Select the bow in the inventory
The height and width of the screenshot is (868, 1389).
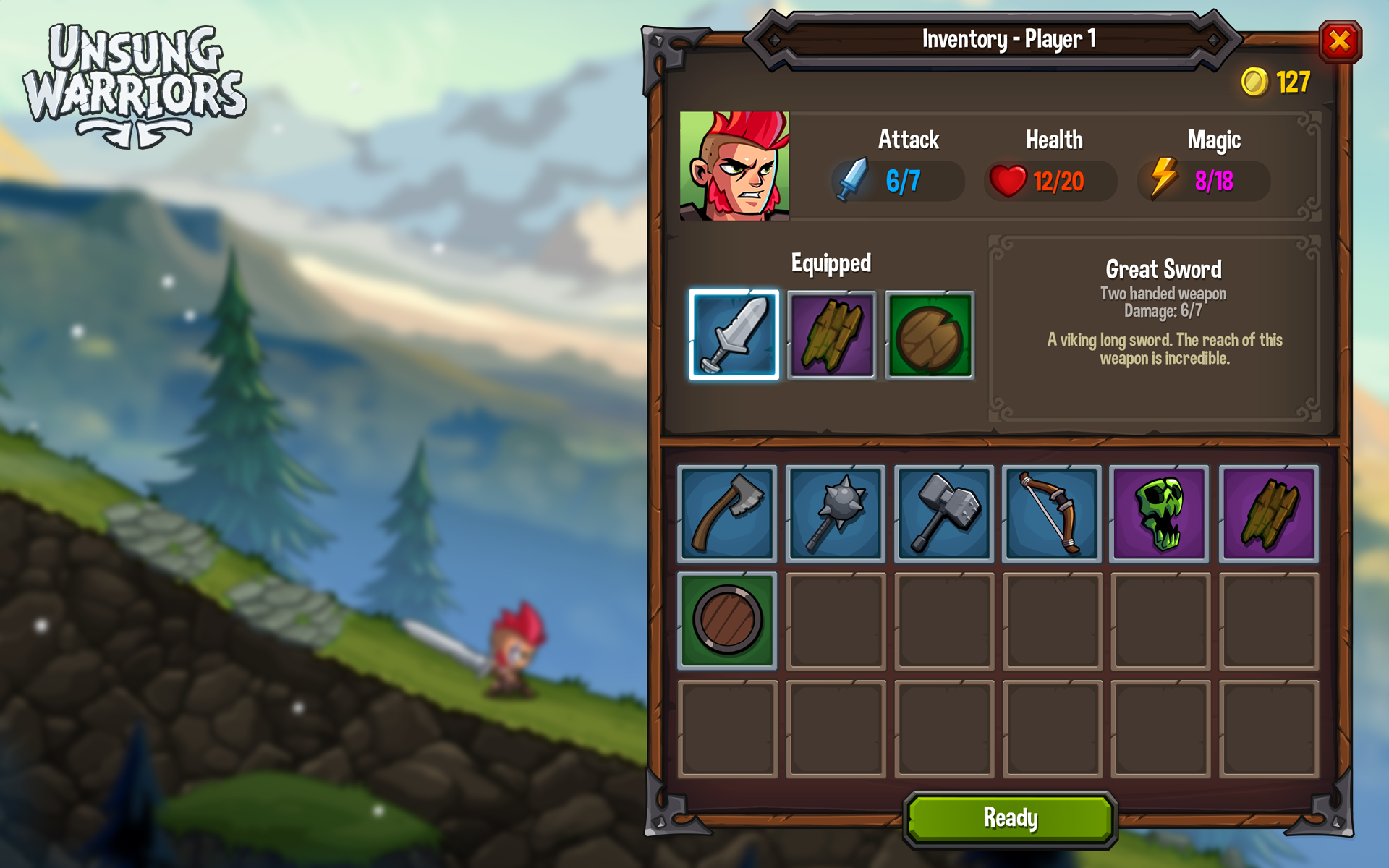click(x=1052, y=514)
